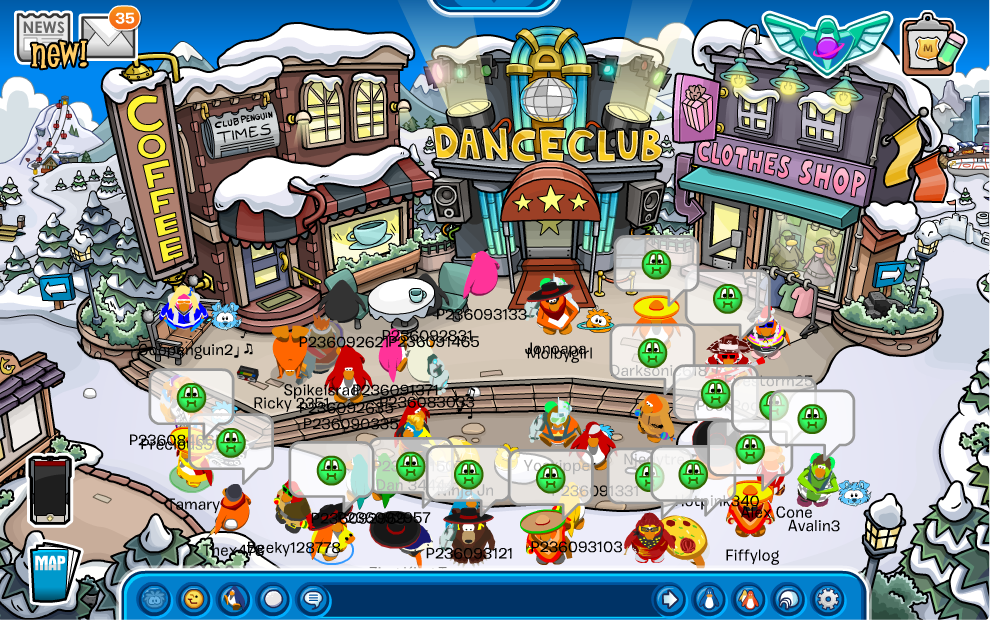Open the mail envelope with 35 messages

(x=108, y=37)
